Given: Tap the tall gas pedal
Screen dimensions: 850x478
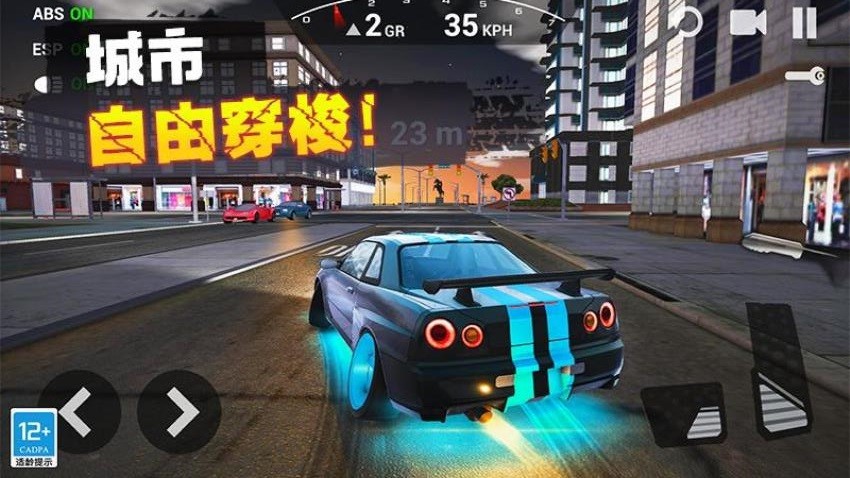Looking at the screenshot, I should [x=779, y=367].
